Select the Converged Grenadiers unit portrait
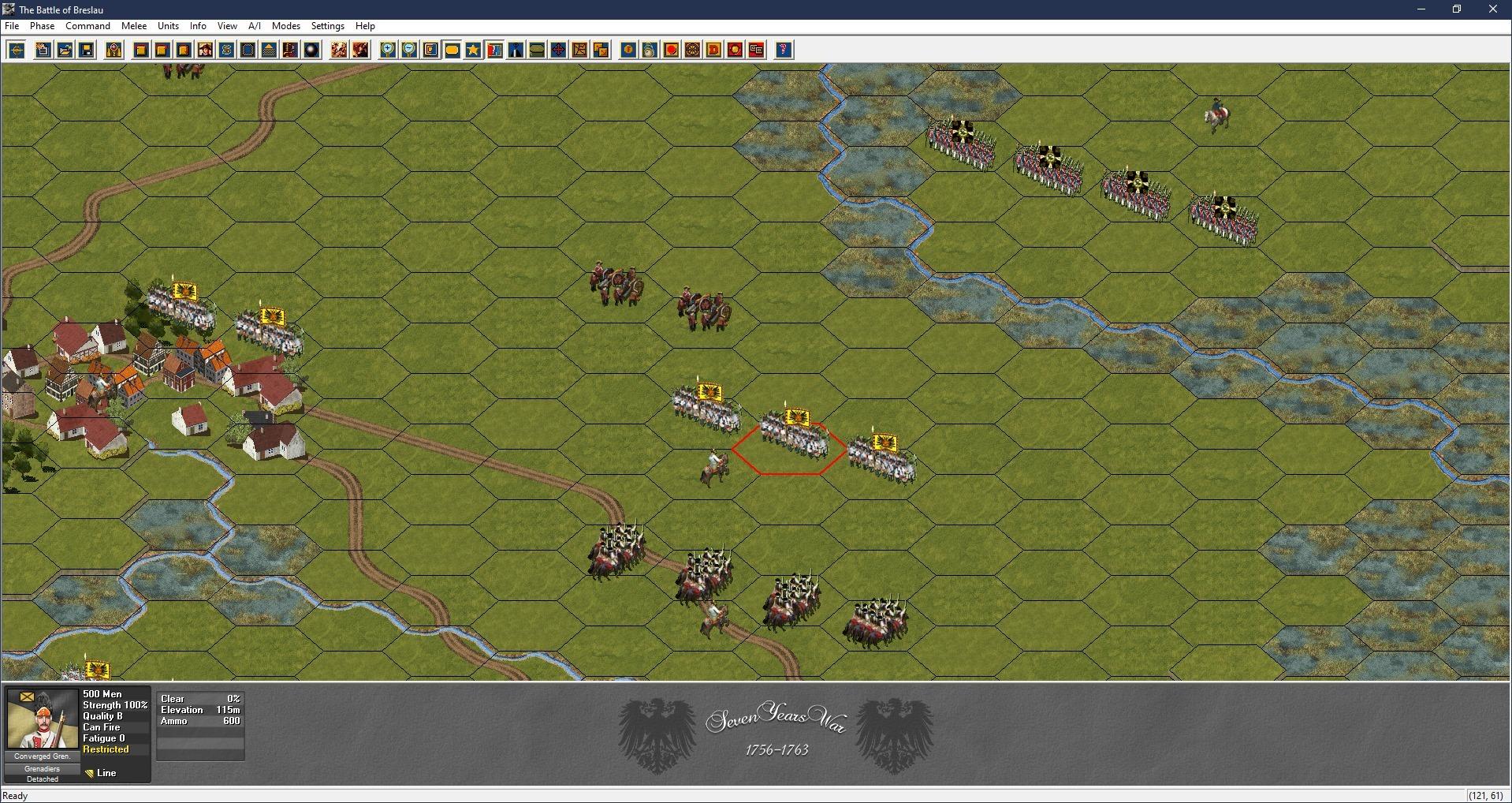This screenshot has width=1512, height=803. (43, 719)
